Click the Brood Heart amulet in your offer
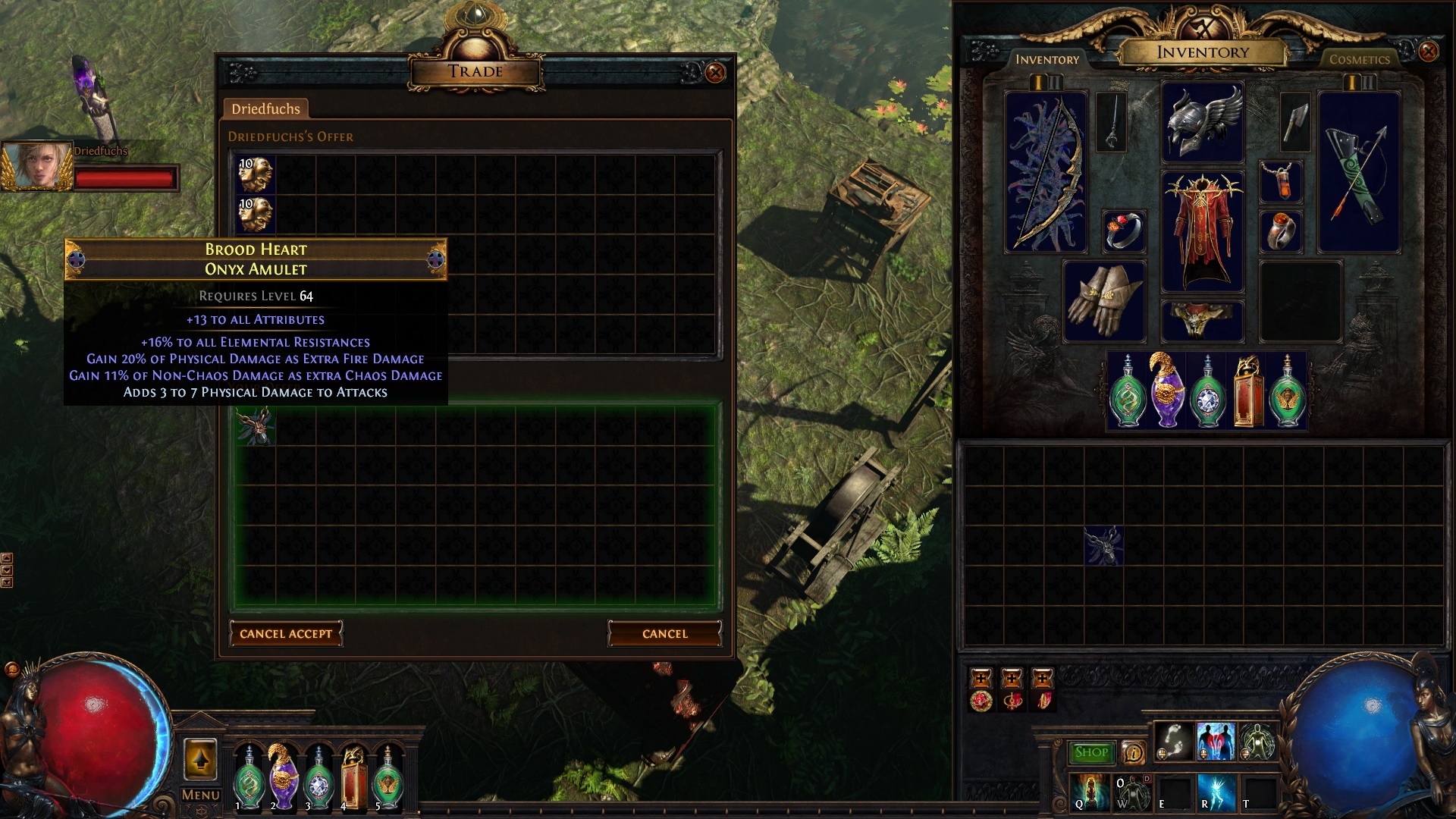 click(256, 426)
